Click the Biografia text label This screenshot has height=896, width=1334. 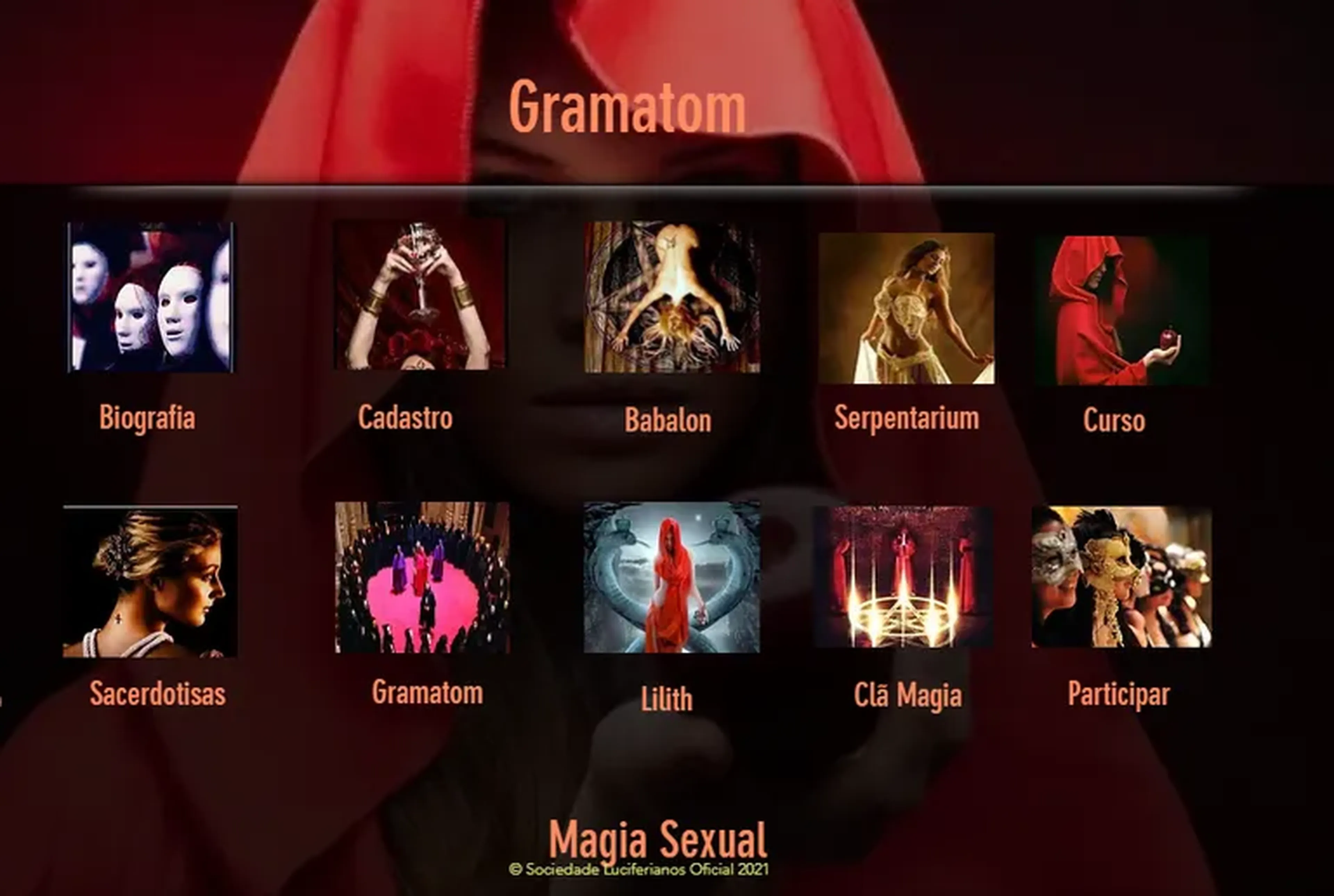(147, 417)
